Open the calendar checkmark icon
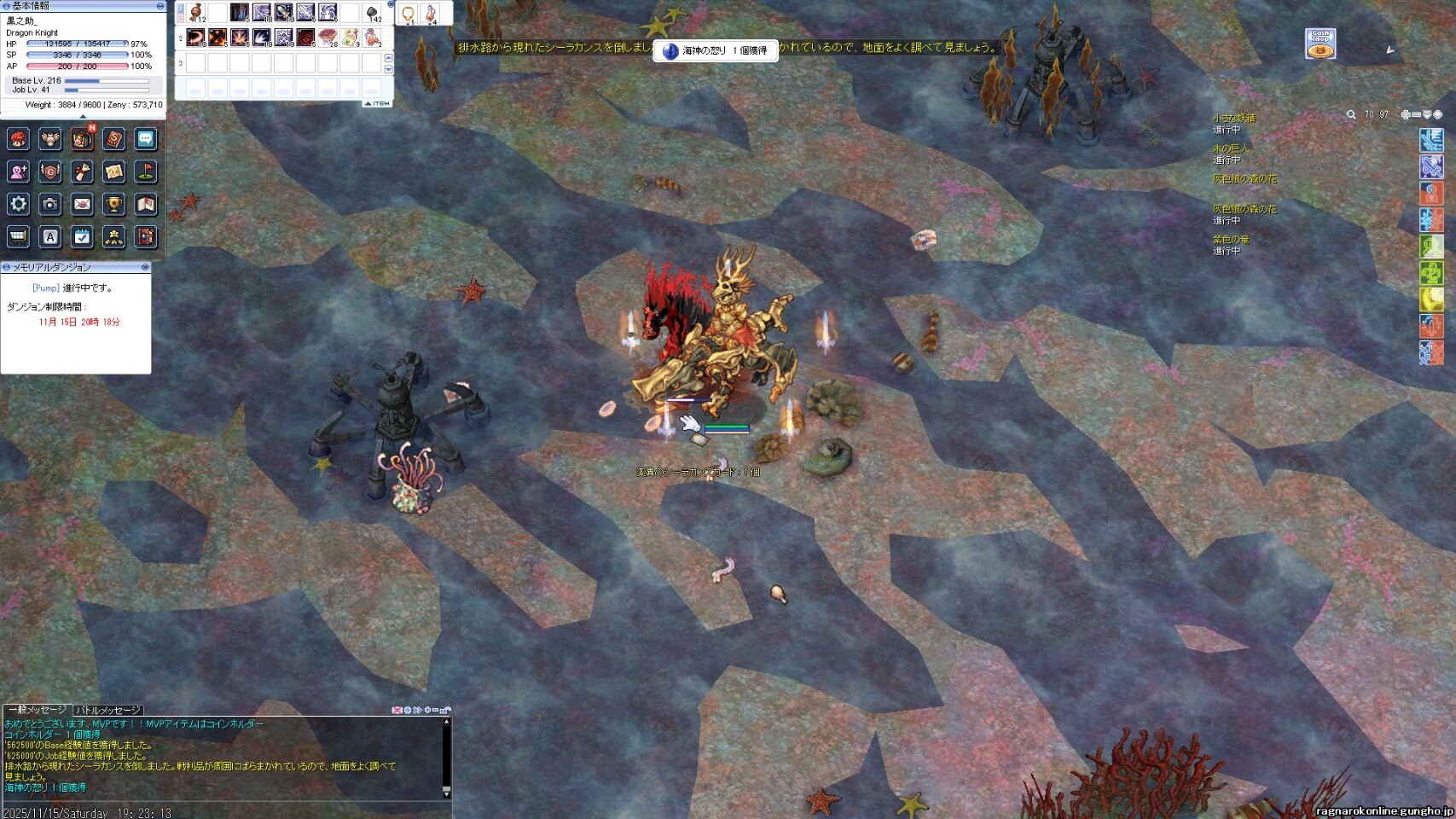1456x819 pixels. [x=82, y=236]
